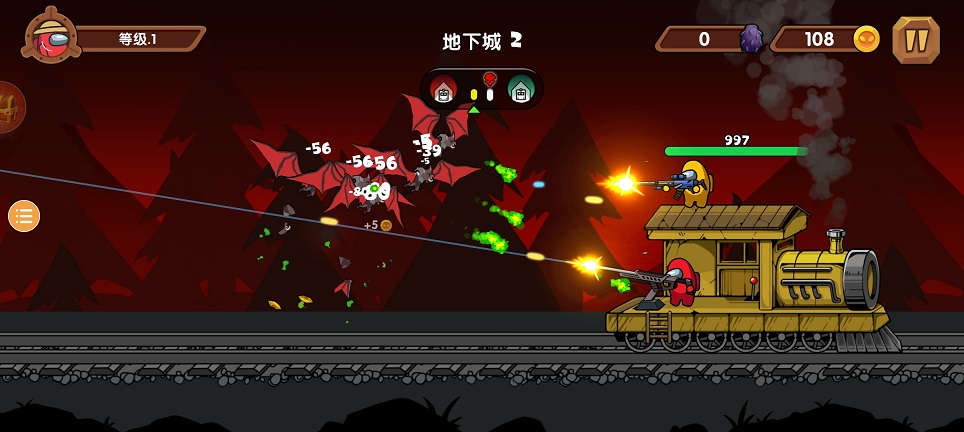
Task: Pause the game with the hexagonal button
Action: (915, 39)
